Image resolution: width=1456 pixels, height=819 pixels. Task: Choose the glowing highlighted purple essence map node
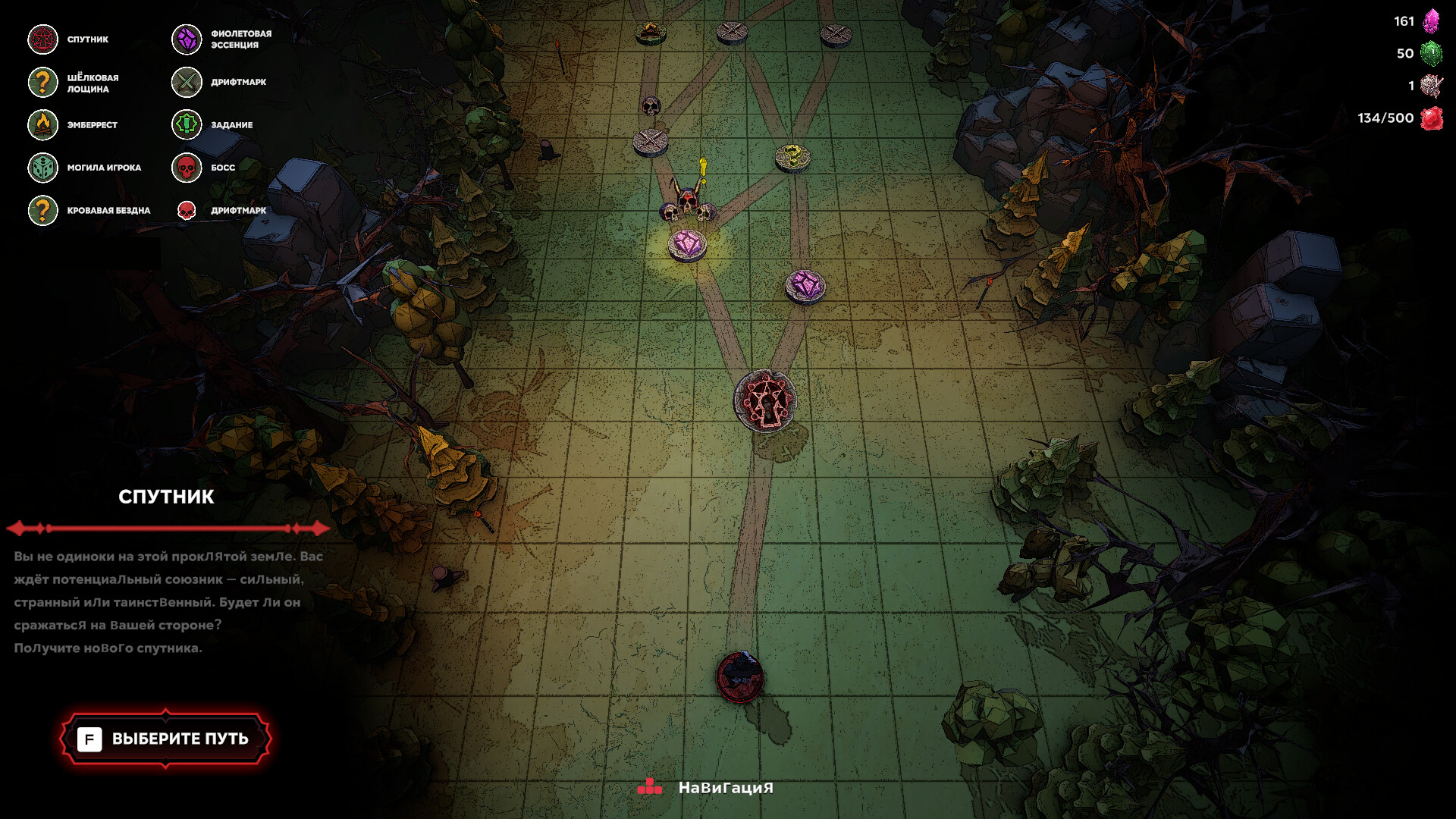coord(687,245)
